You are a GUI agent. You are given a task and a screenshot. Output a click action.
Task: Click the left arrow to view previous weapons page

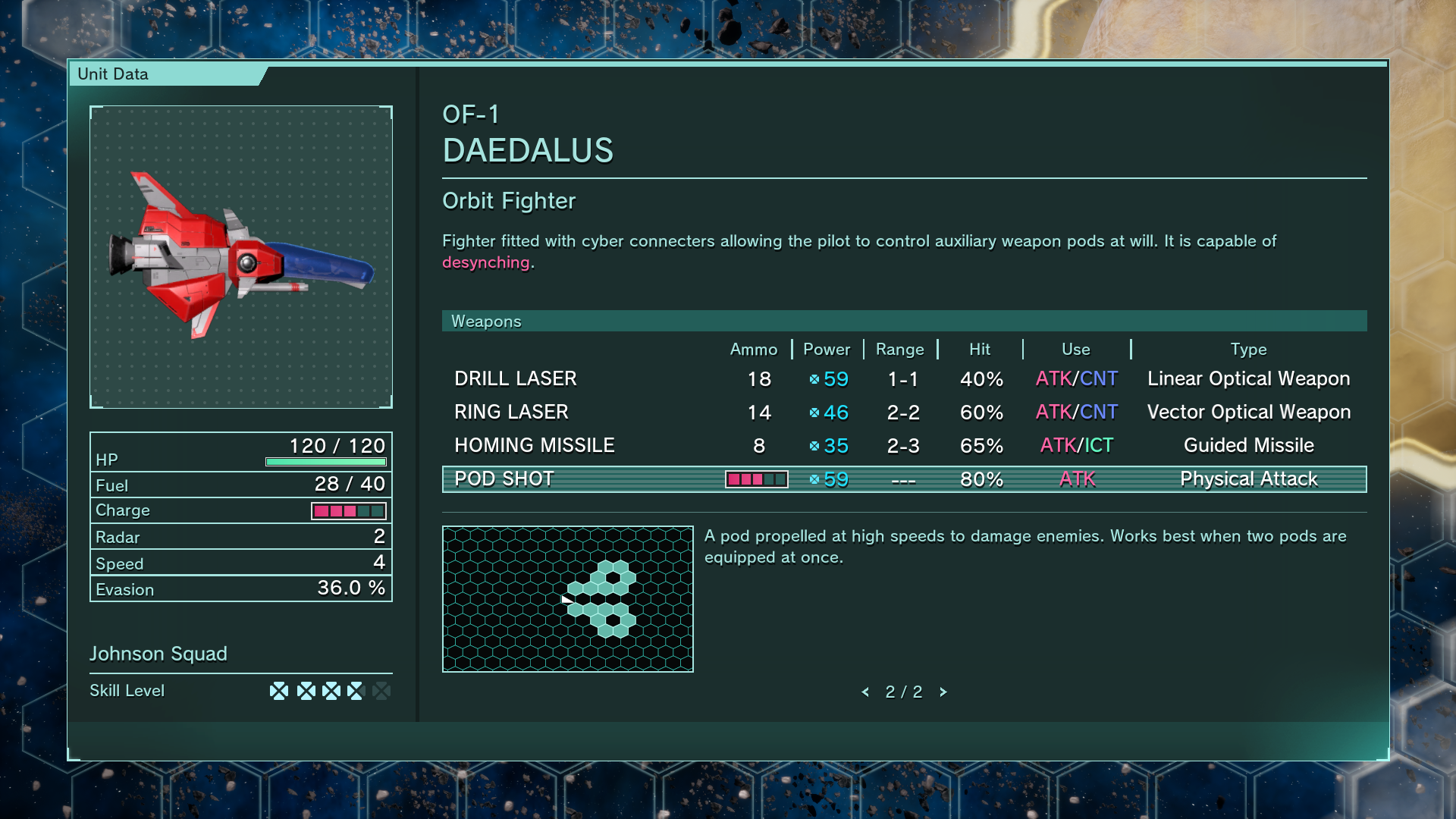[x=867, y=692]
